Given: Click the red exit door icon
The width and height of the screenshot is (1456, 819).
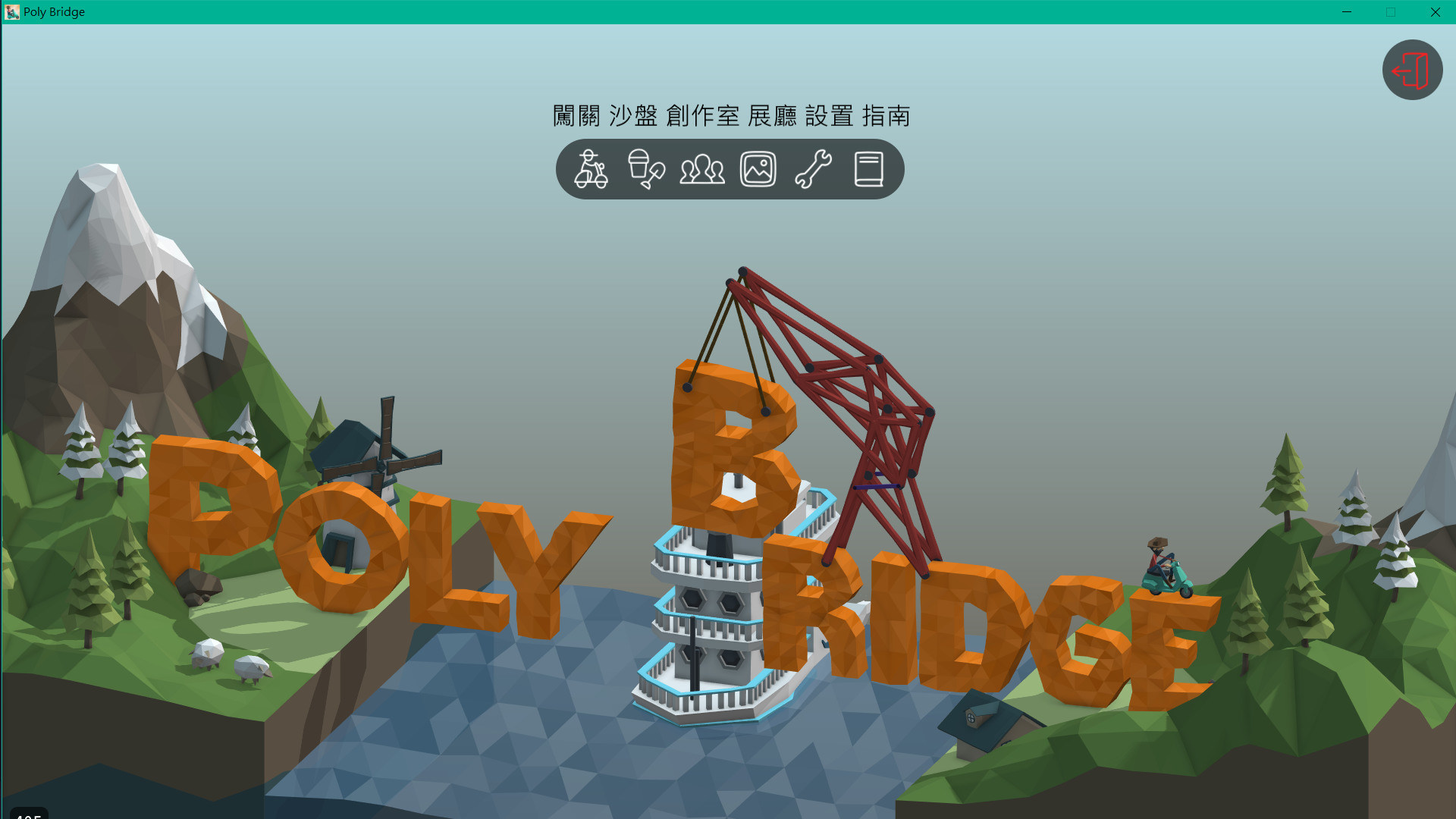Looking at the screenshot, I should pos(1411,69).
